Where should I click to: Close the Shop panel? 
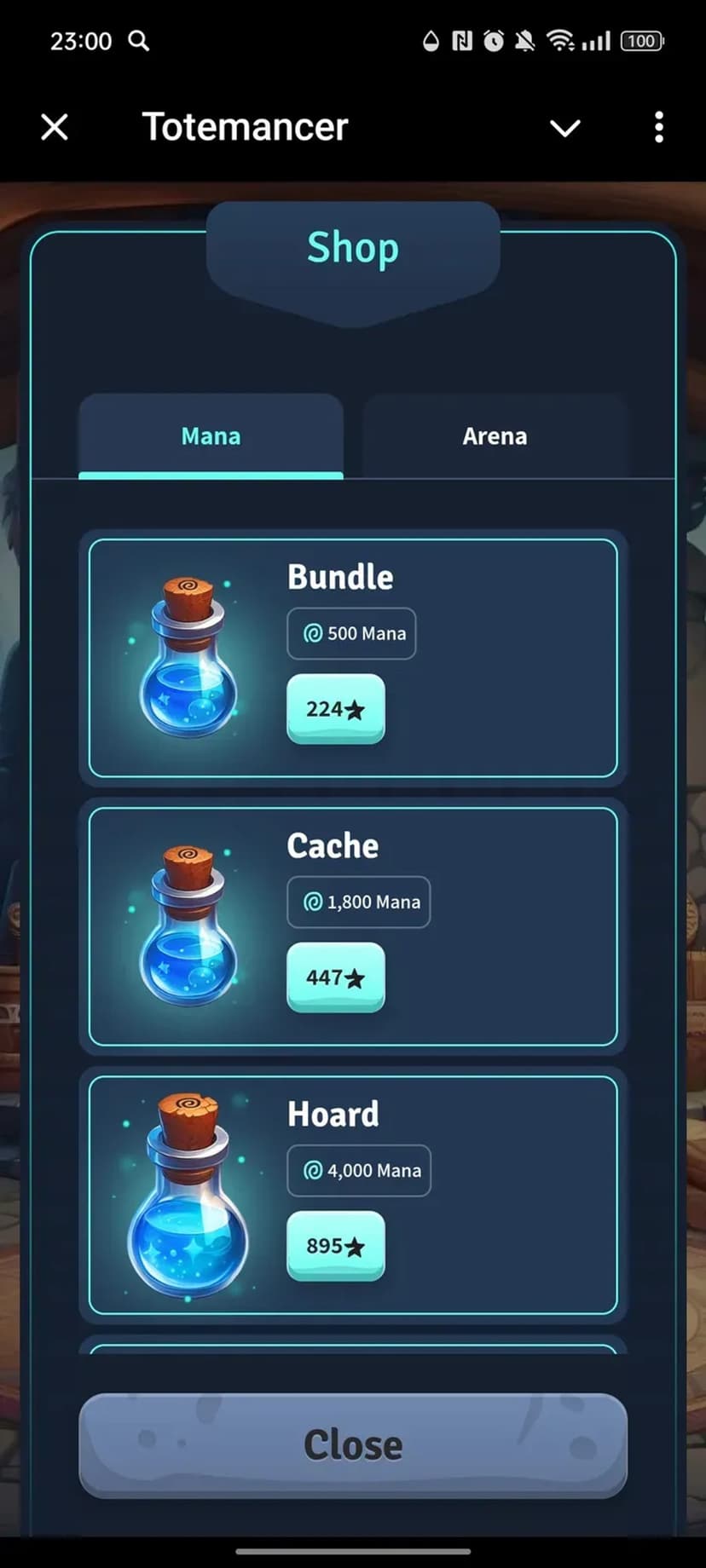coord(353,1445)
